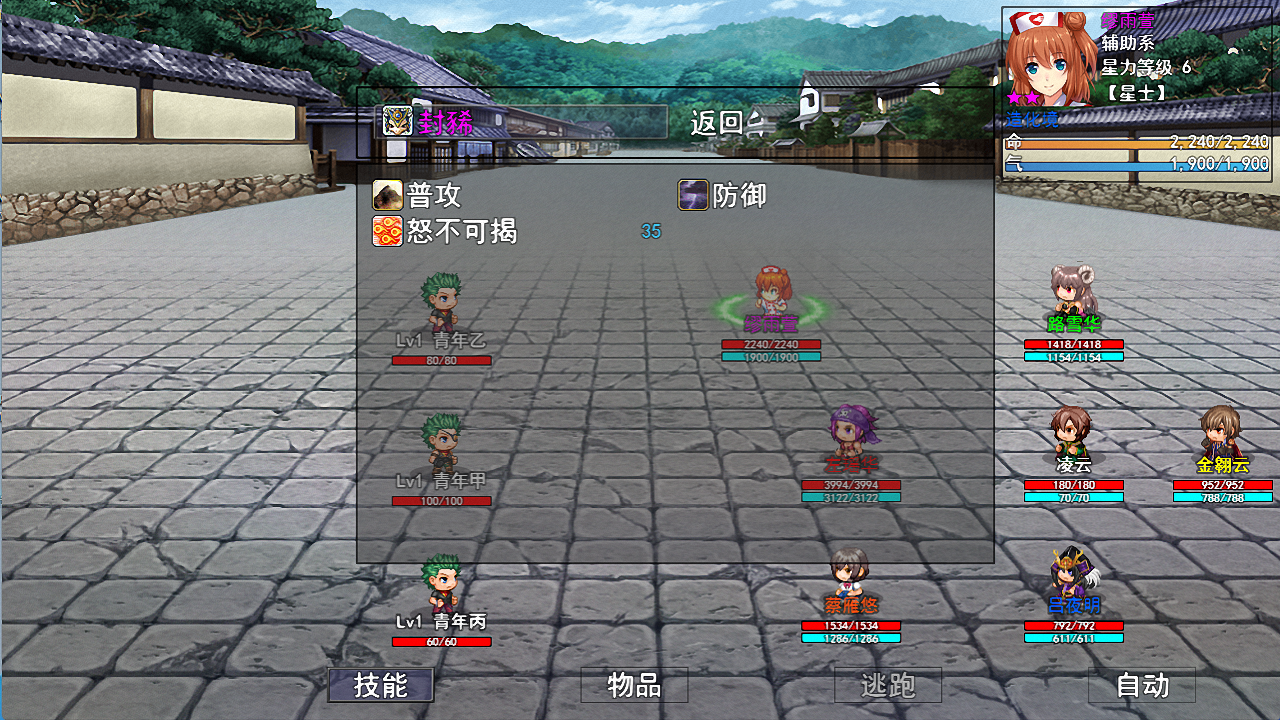Select ally 凌云's sprite
1280x720 pixels.
pyautogui.click(x=1072, y=435)
